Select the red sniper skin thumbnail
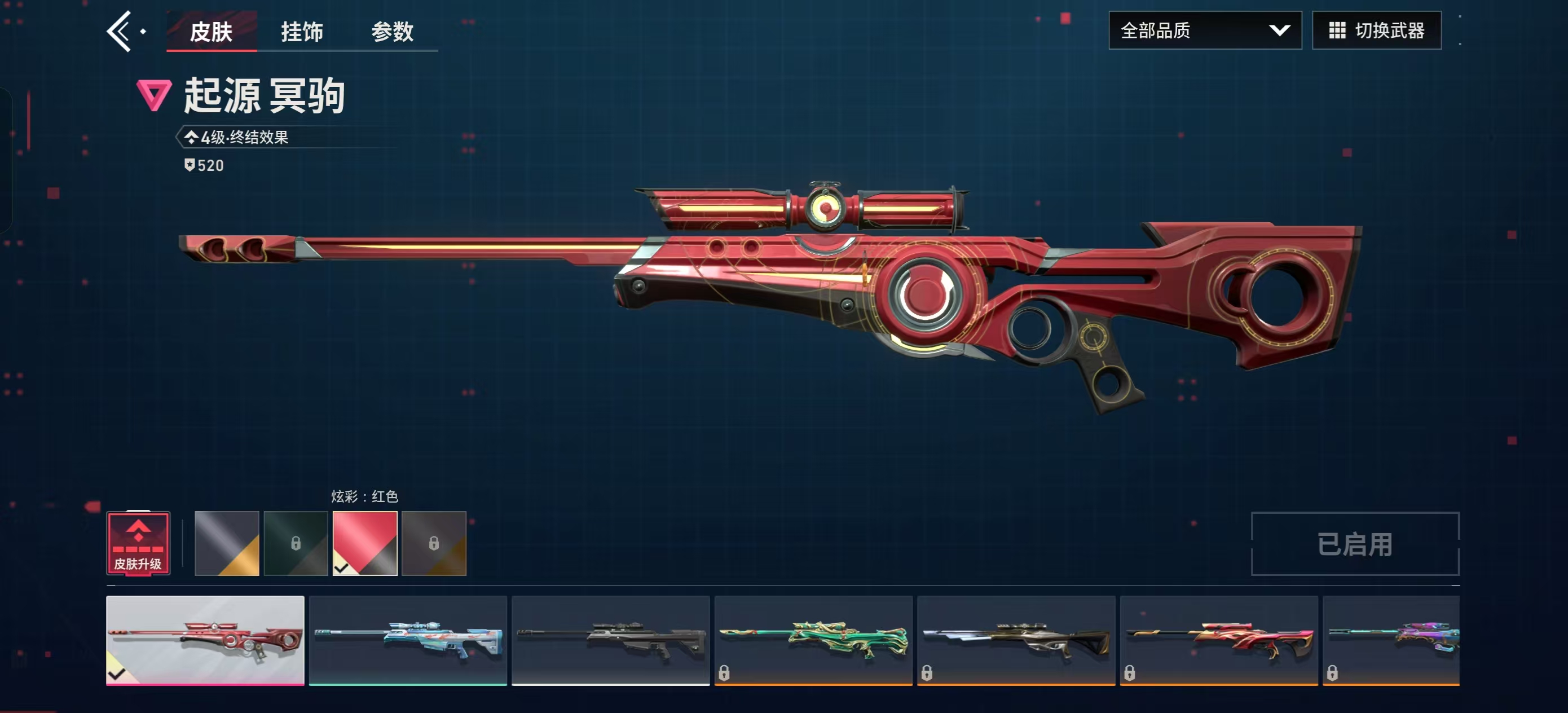The width and height of the screenshot is (1568, 713). click(x=205, y=640)
